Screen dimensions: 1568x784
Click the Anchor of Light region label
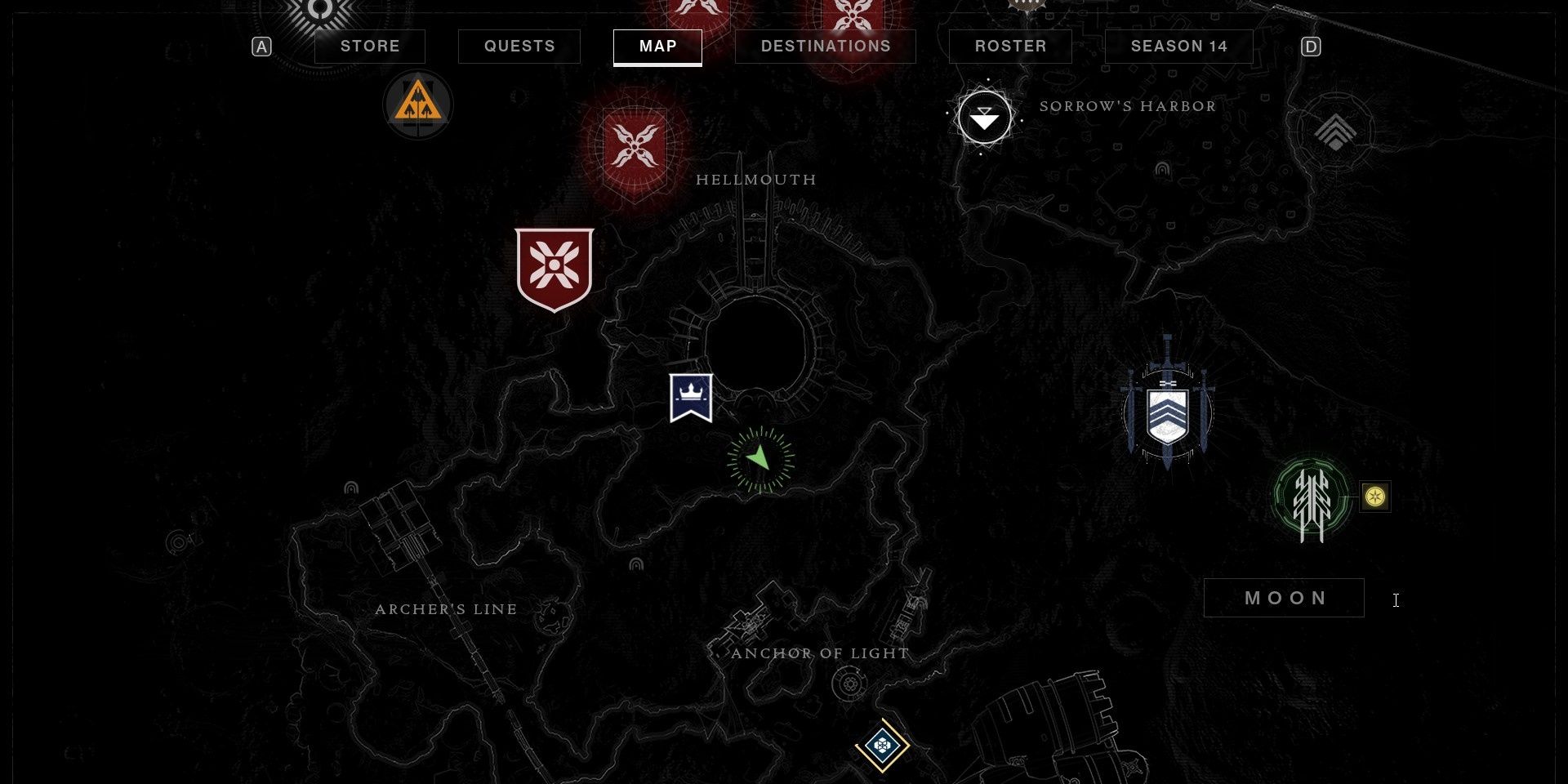(x=818, y=653)
